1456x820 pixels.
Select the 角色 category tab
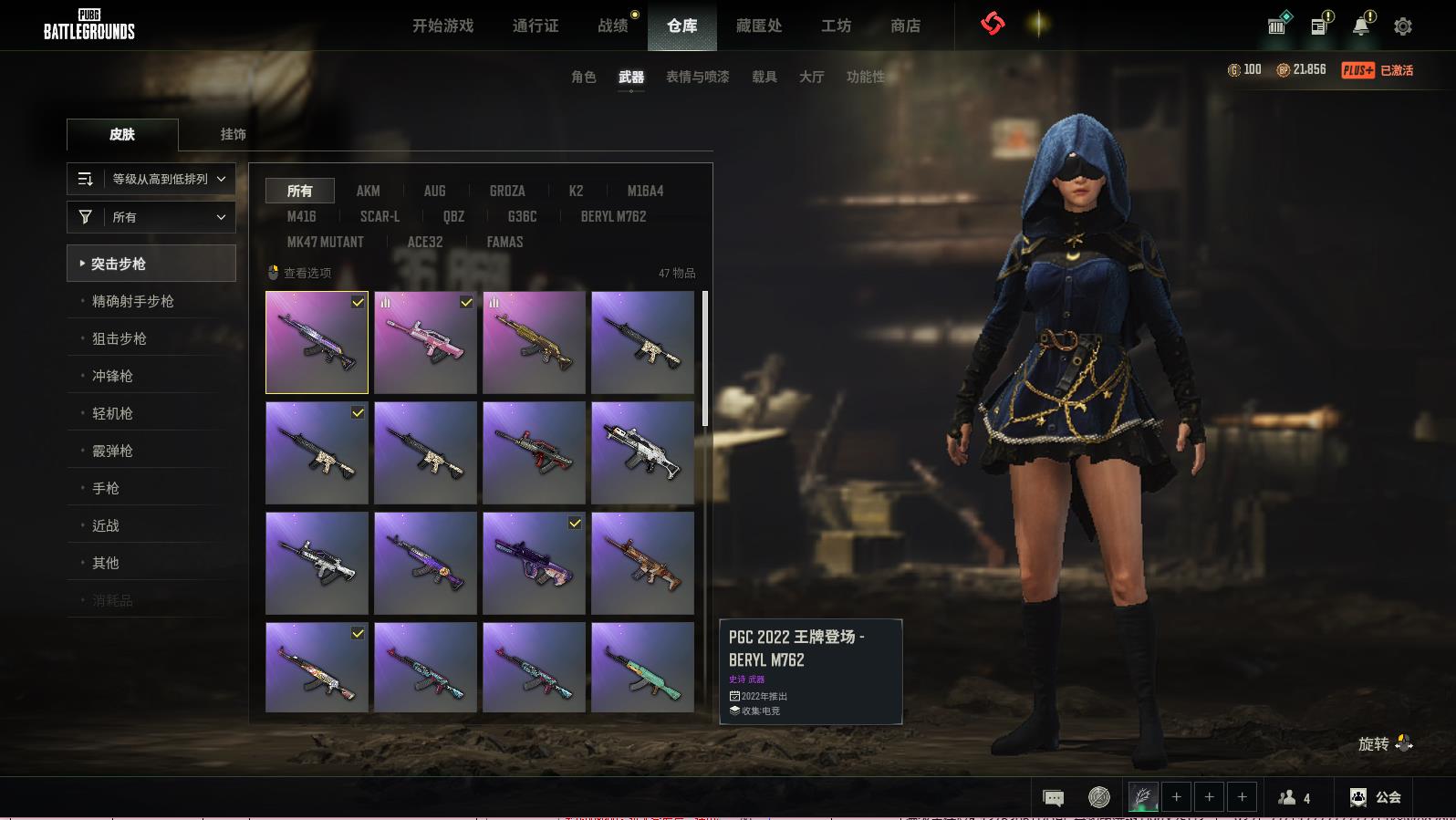[583, 77]
